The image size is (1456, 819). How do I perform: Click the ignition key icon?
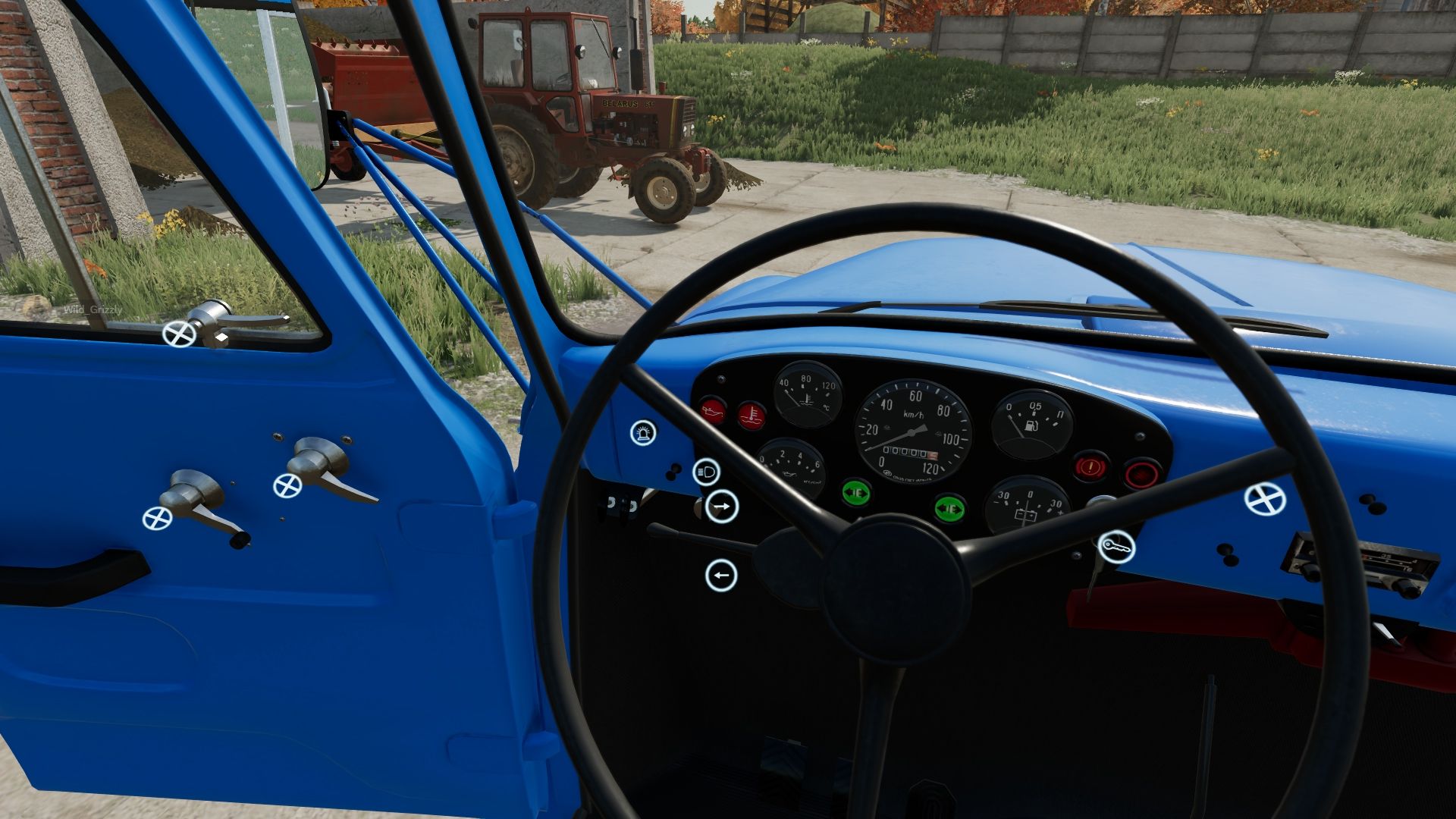click(x=1116, y=545)
